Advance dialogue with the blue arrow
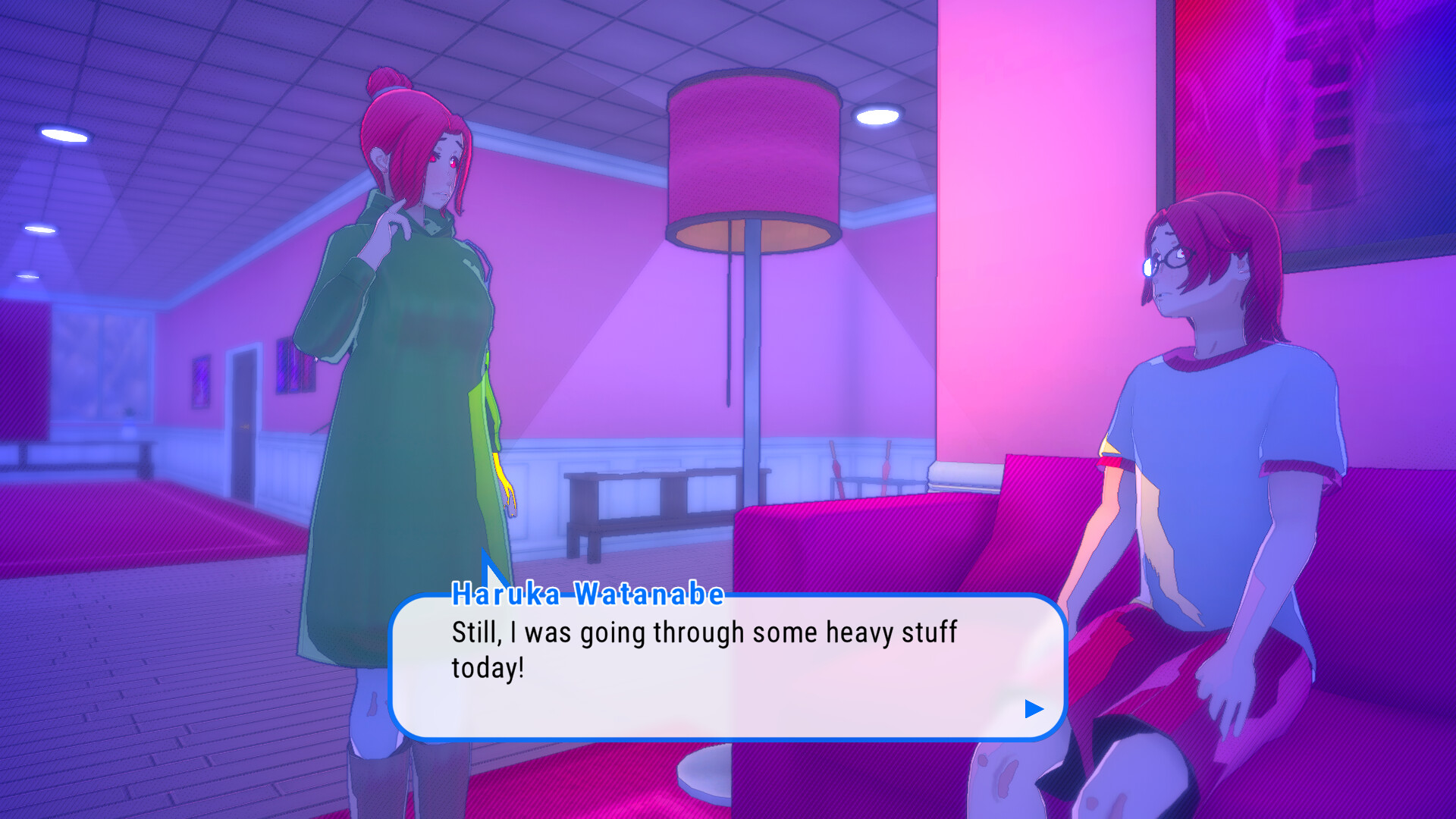This screenshot has height=819, width=1456. [1034, 709]
